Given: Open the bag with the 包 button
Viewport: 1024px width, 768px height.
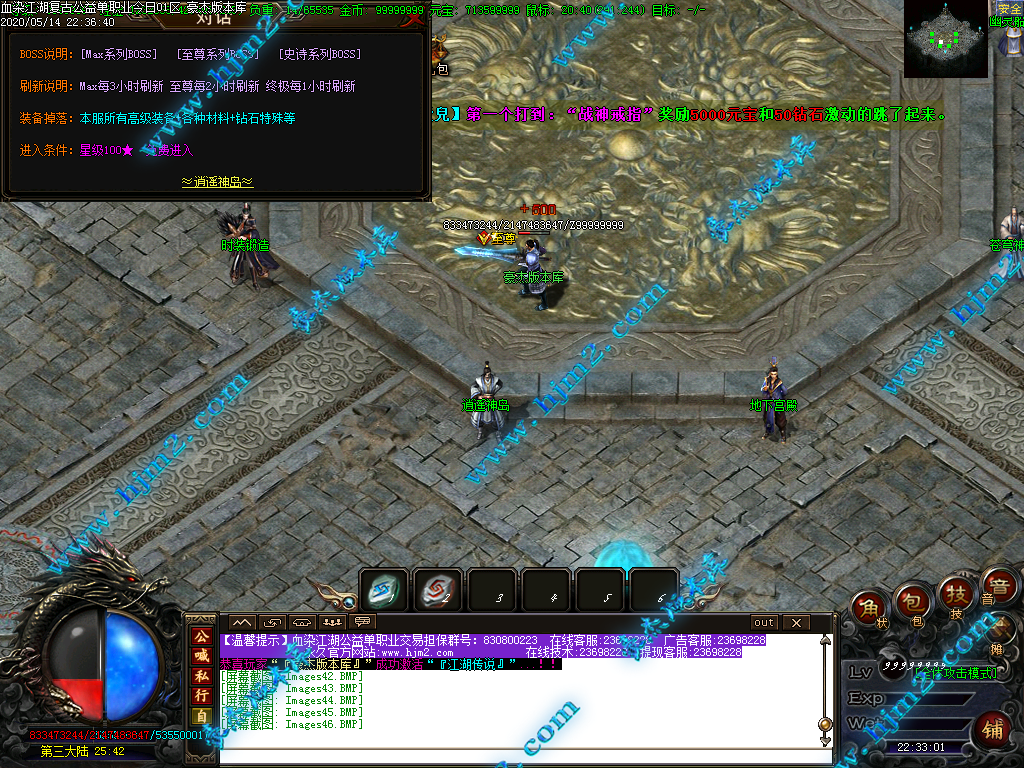Looking at the screenshot, I should [911, 600].
